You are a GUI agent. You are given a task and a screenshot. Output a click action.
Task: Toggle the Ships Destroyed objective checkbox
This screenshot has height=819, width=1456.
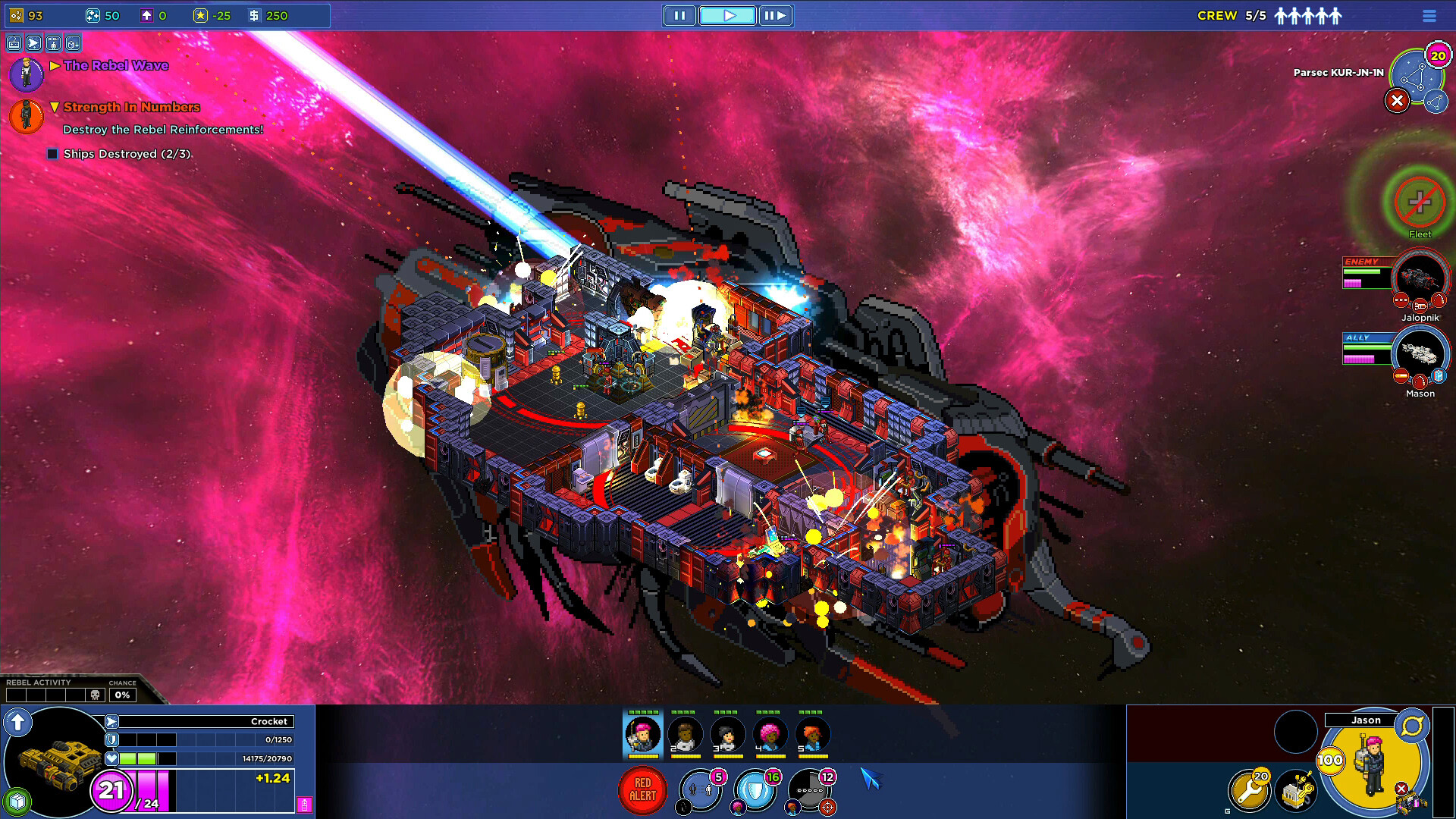click(x=52, y=153)
